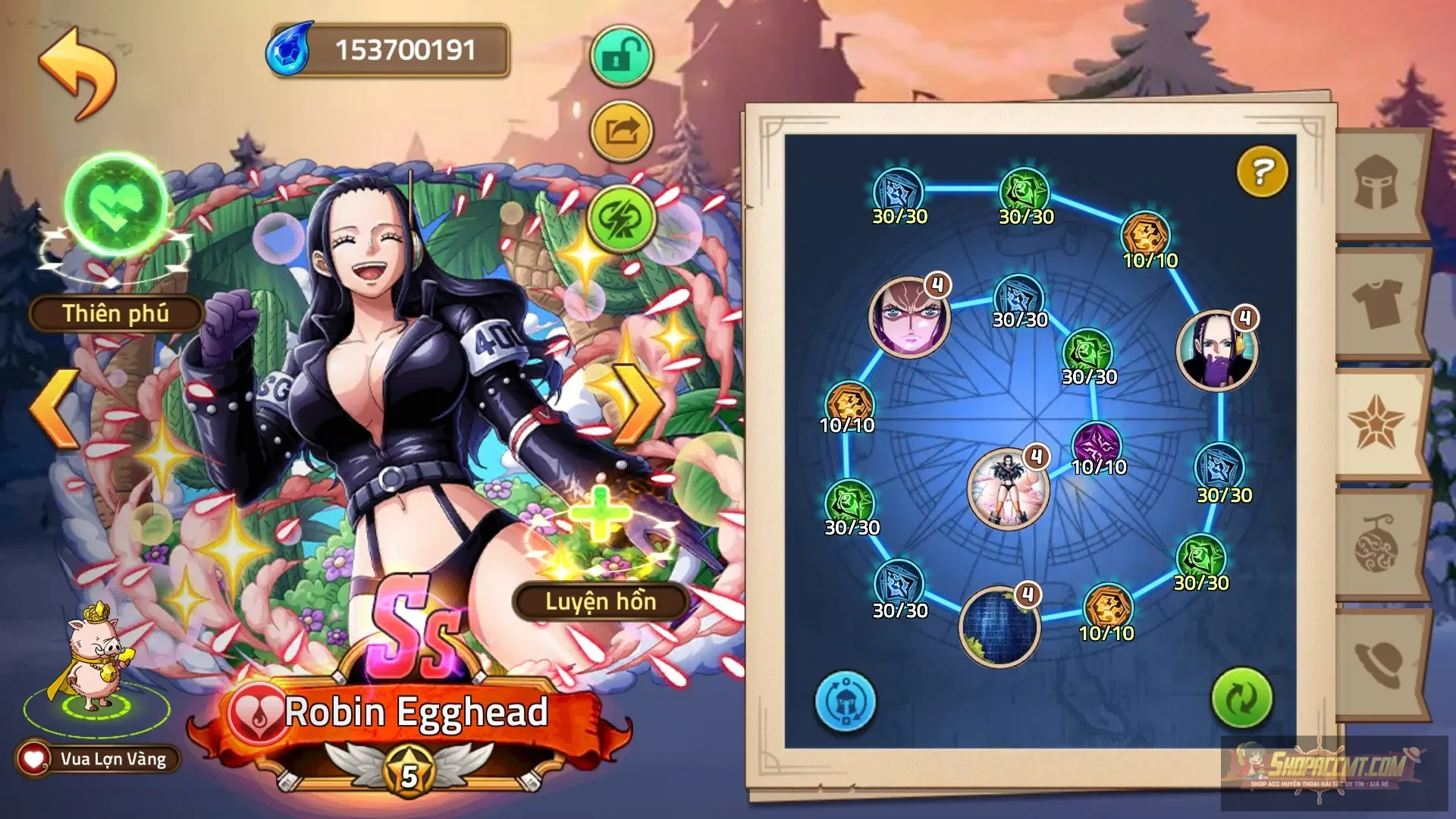Viewport: 1456px width, 819px height.
Task: Select the star constellation tab
Action: 1376,423
